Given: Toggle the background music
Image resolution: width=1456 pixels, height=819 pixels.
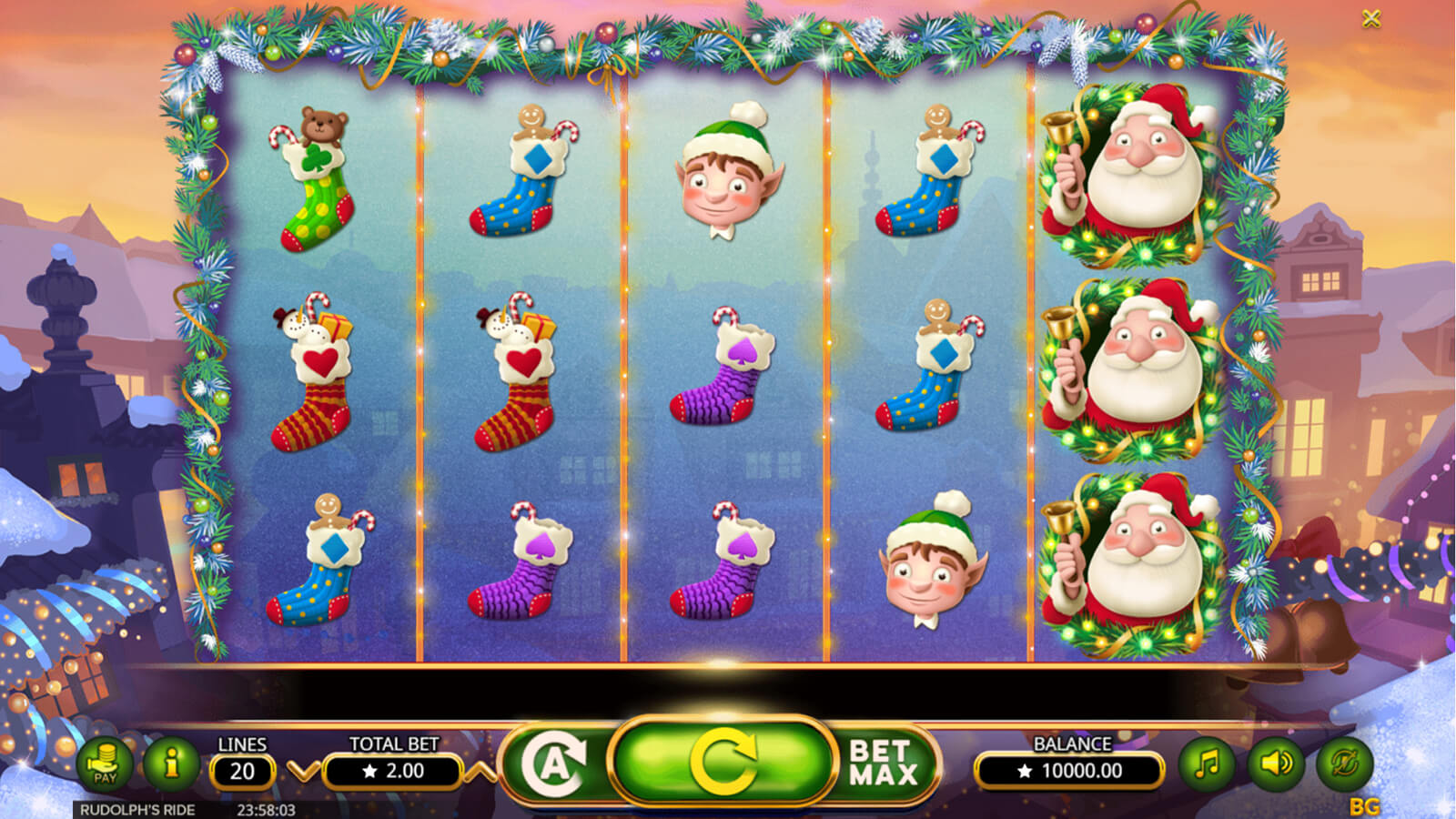Looking at the screenshot, I should (1207, 763).
